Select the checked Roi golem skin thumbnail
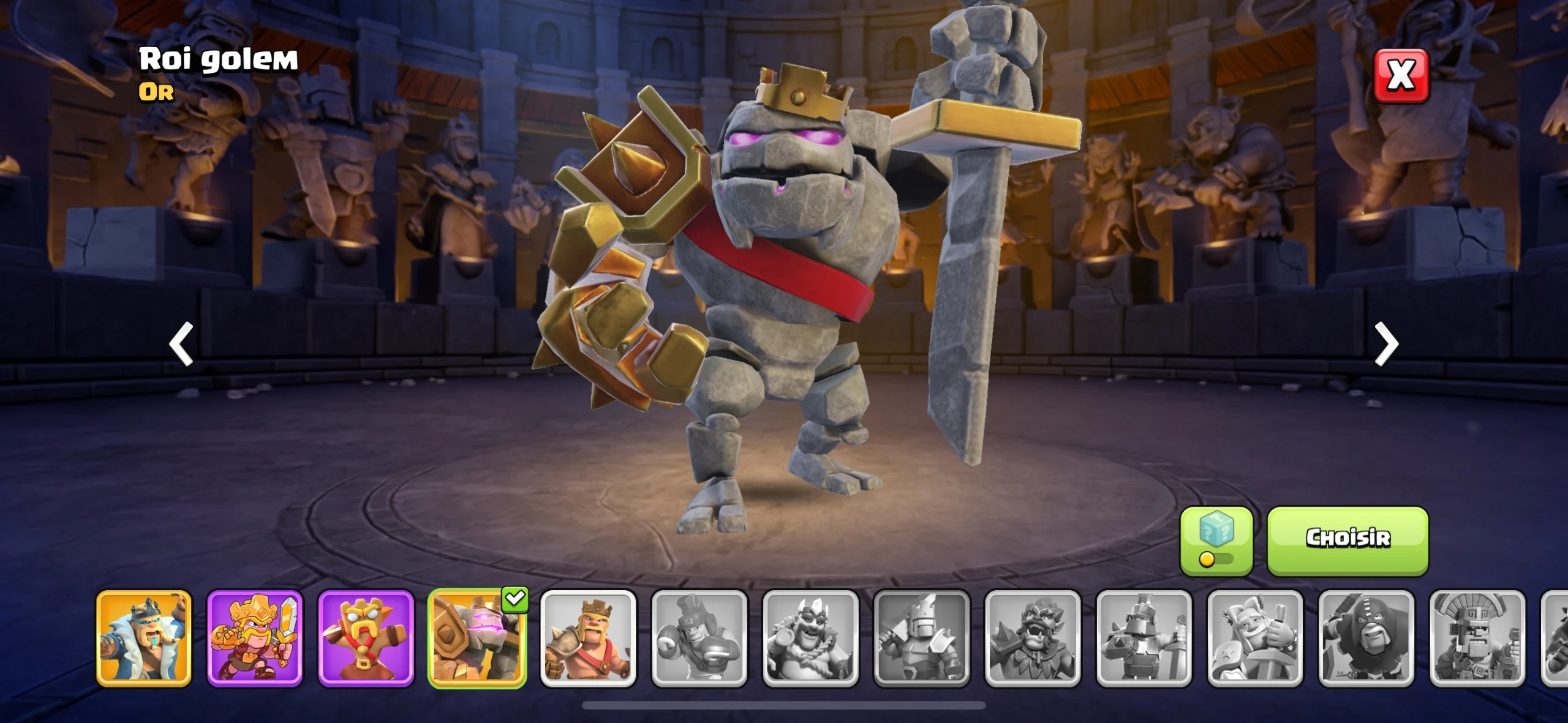The width and height of the screenshot is (1568, 723). click(x=477, y=638)
